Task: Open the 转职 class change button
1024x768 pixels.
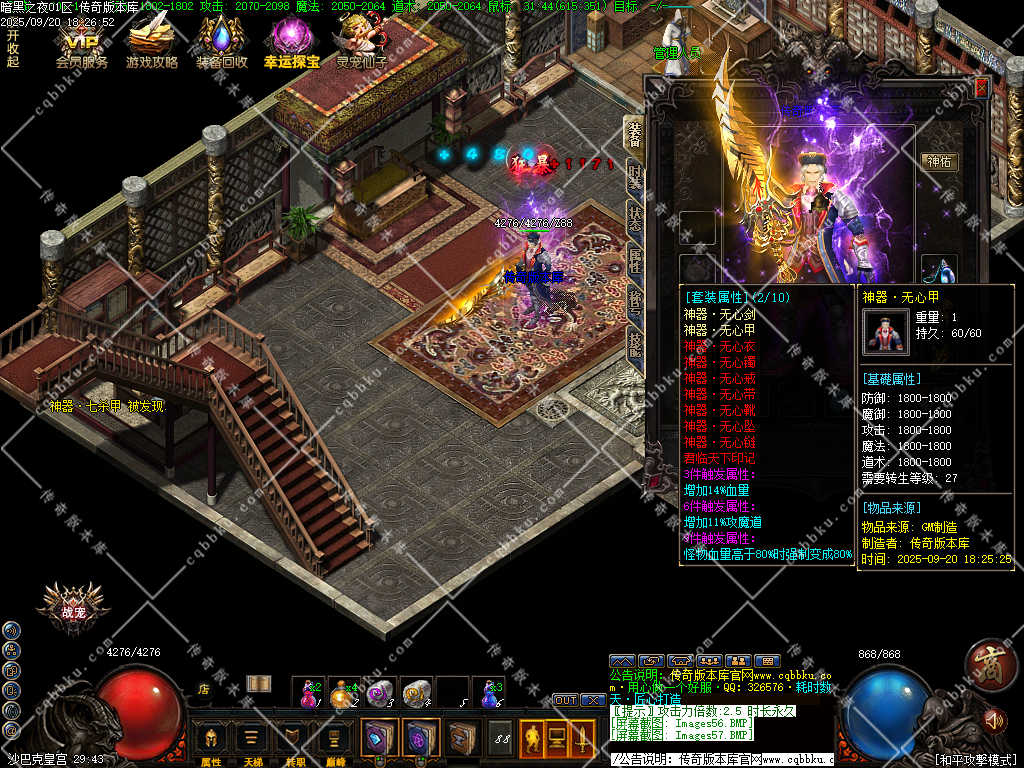Action: tap(294, 740)
